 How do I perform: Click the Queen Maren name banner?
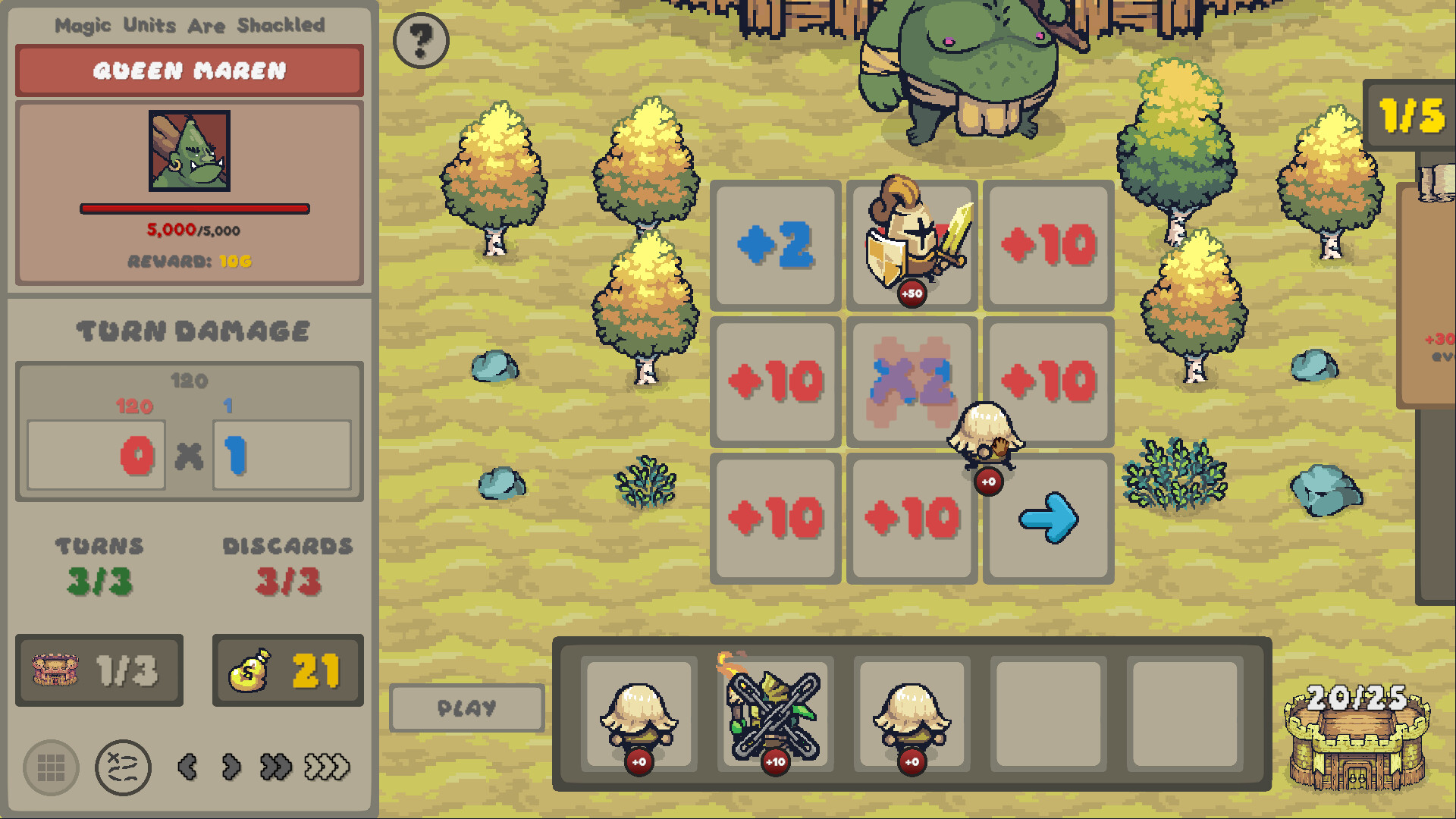click(x=188, y=71)
